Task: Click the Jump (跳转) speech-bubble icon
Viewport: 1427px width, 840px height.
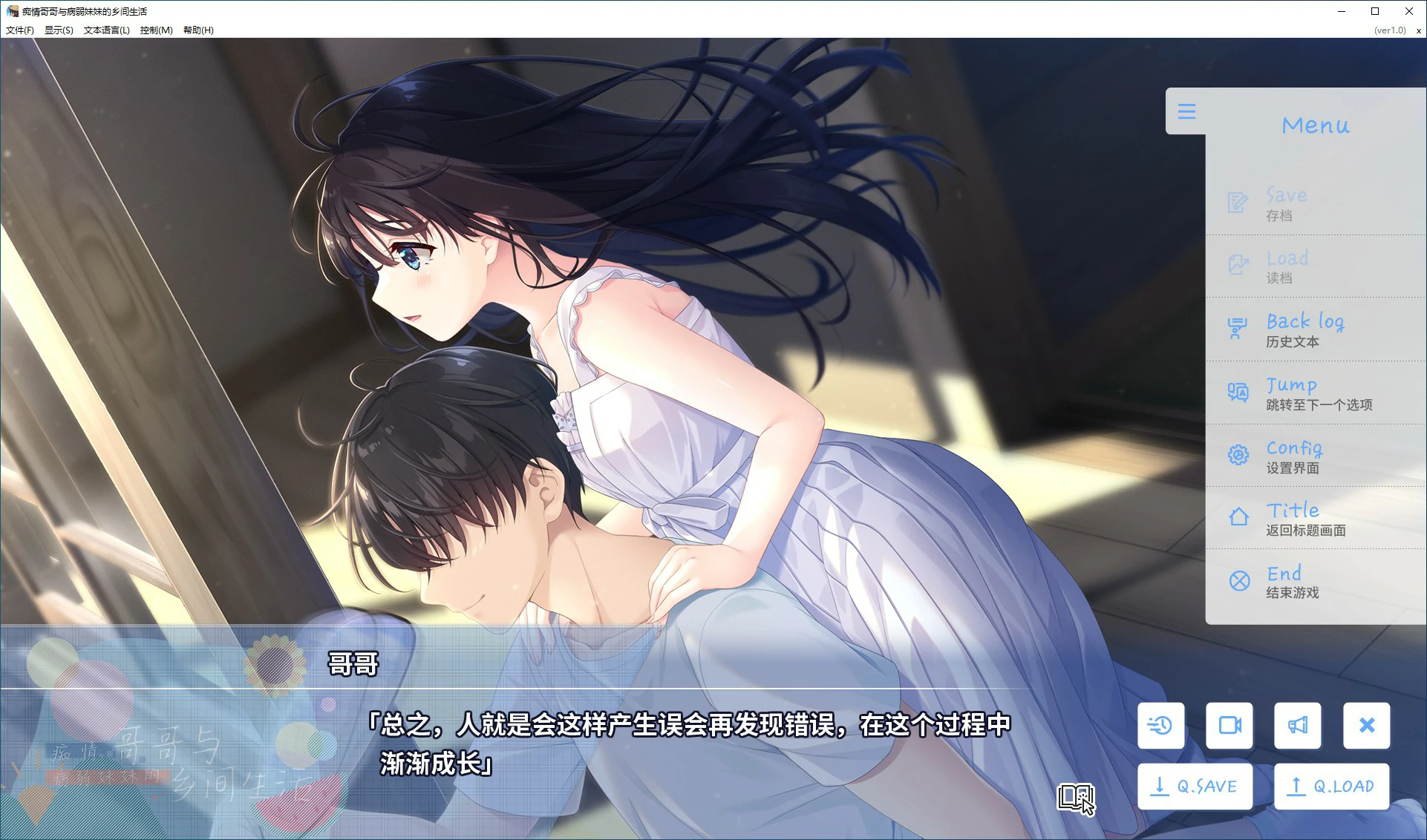Action: 1237,391
